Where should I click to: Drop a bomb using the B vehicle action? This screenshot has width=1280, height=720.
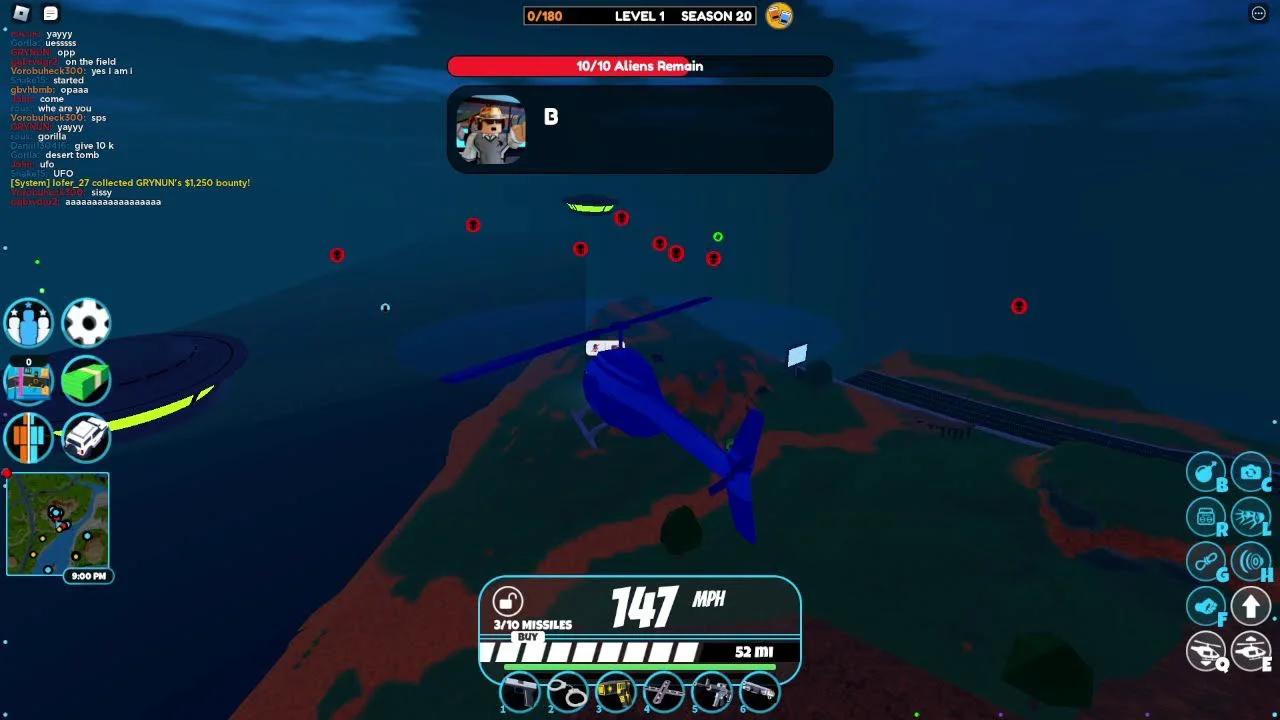coord(1206,470)
